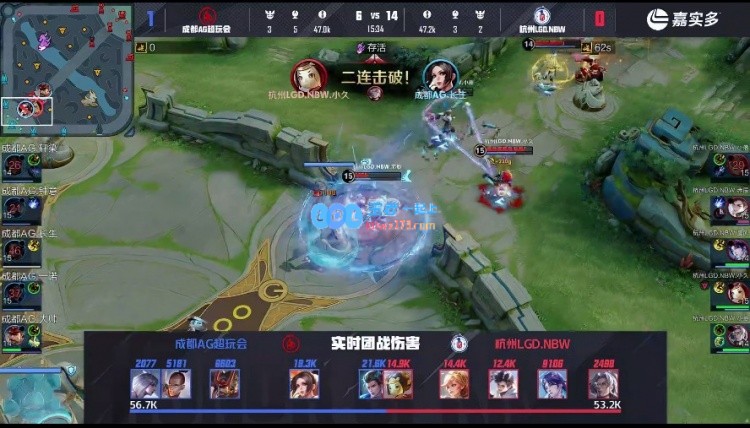Click the 杭州LGD.NBW.小久 kill banner portrait

[x=307, y=76]
